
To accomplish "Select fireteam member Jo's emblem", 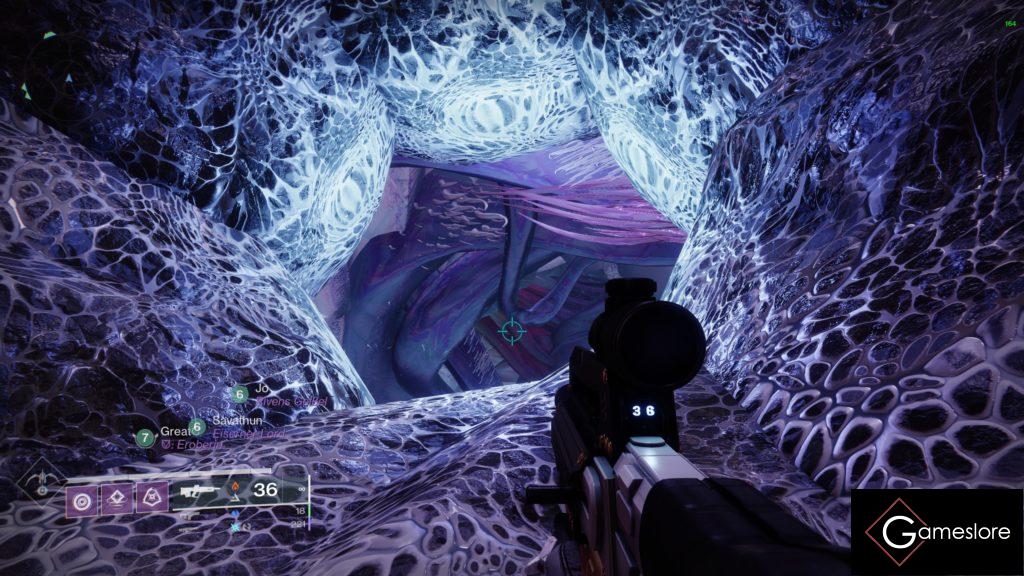I will (240, 394).
